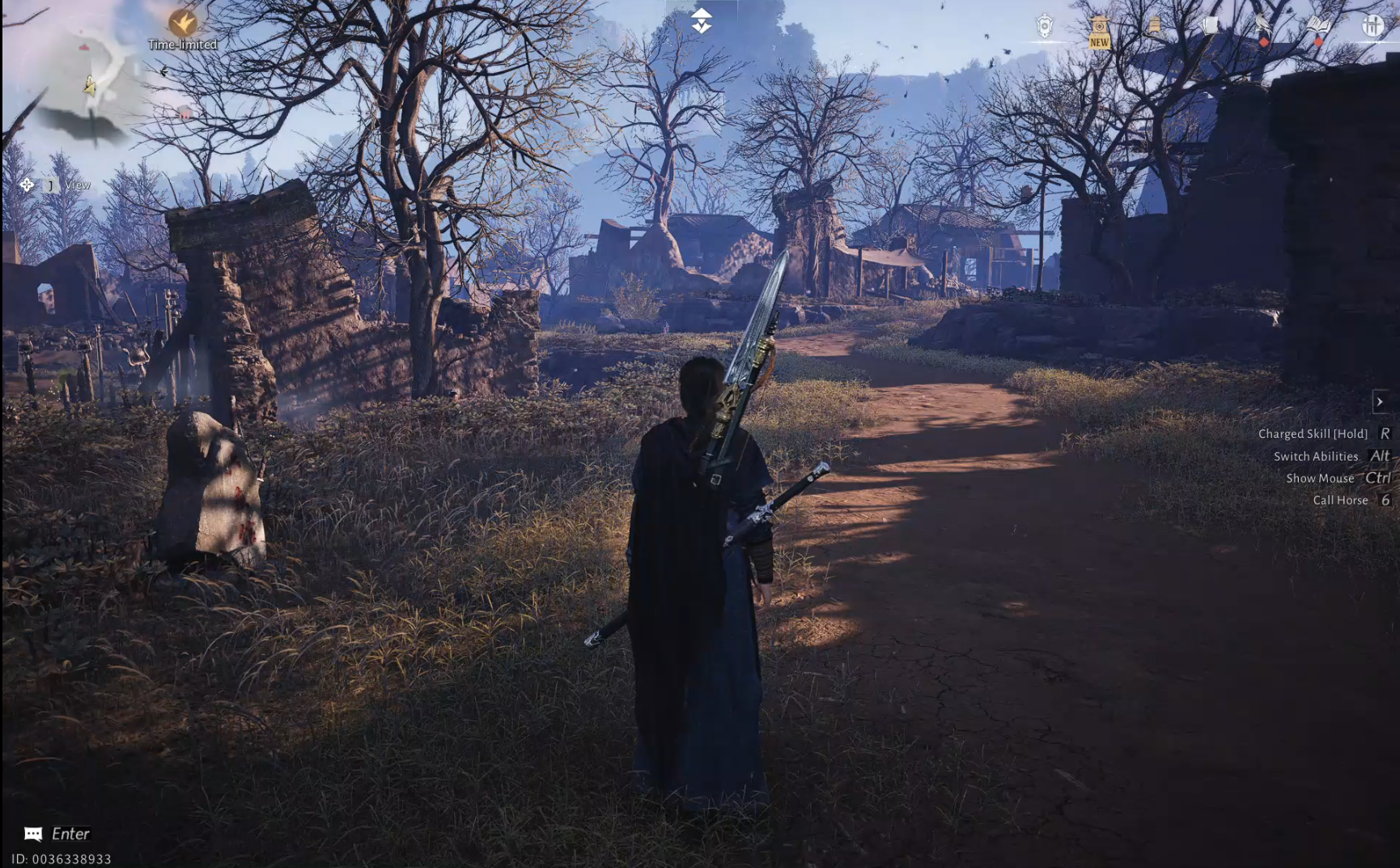Open the chat tab at bottom left
This screenshot has width=1400, height=868.
(x=32, y=832)
